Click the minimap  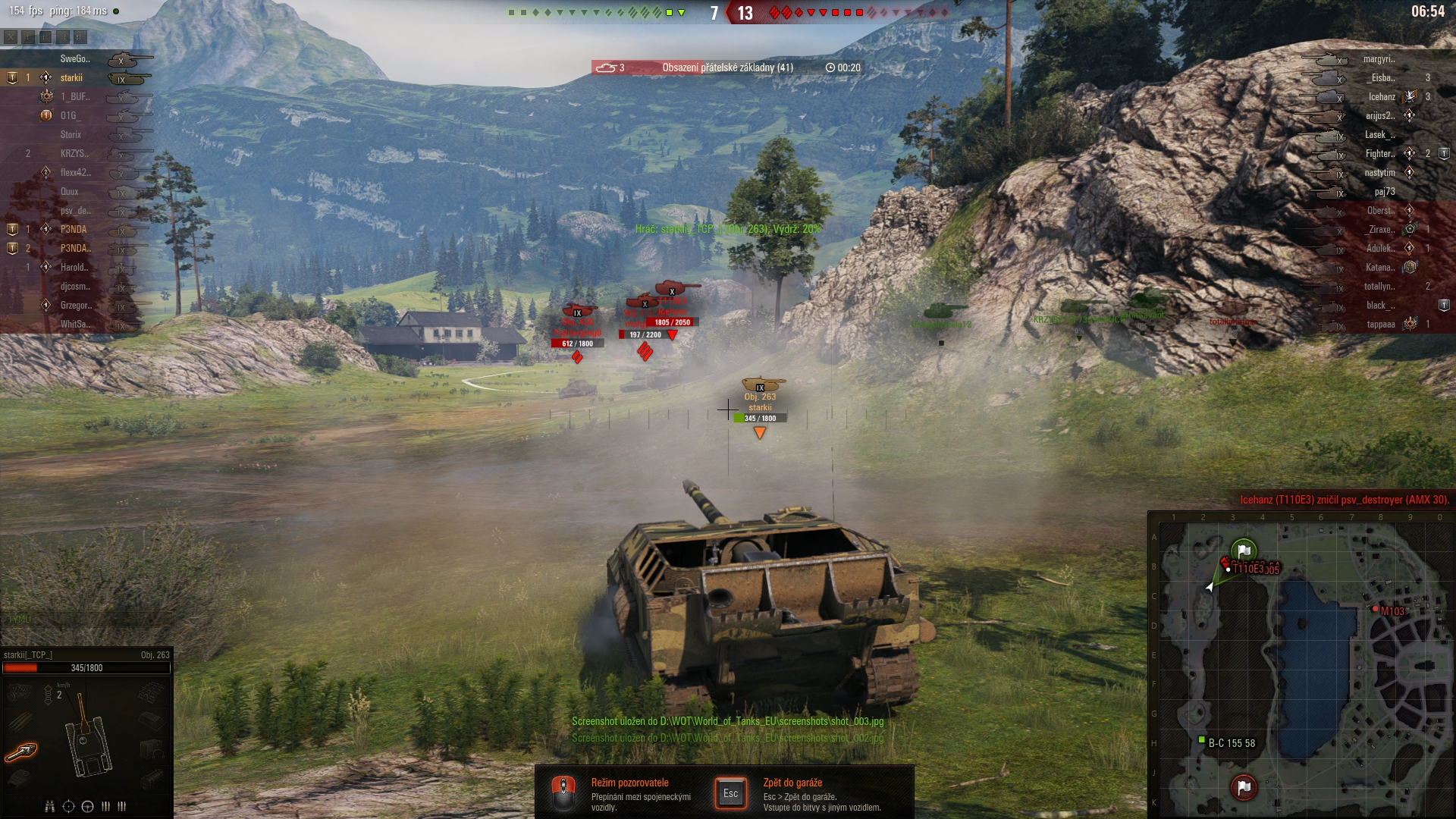(1301, 667)
